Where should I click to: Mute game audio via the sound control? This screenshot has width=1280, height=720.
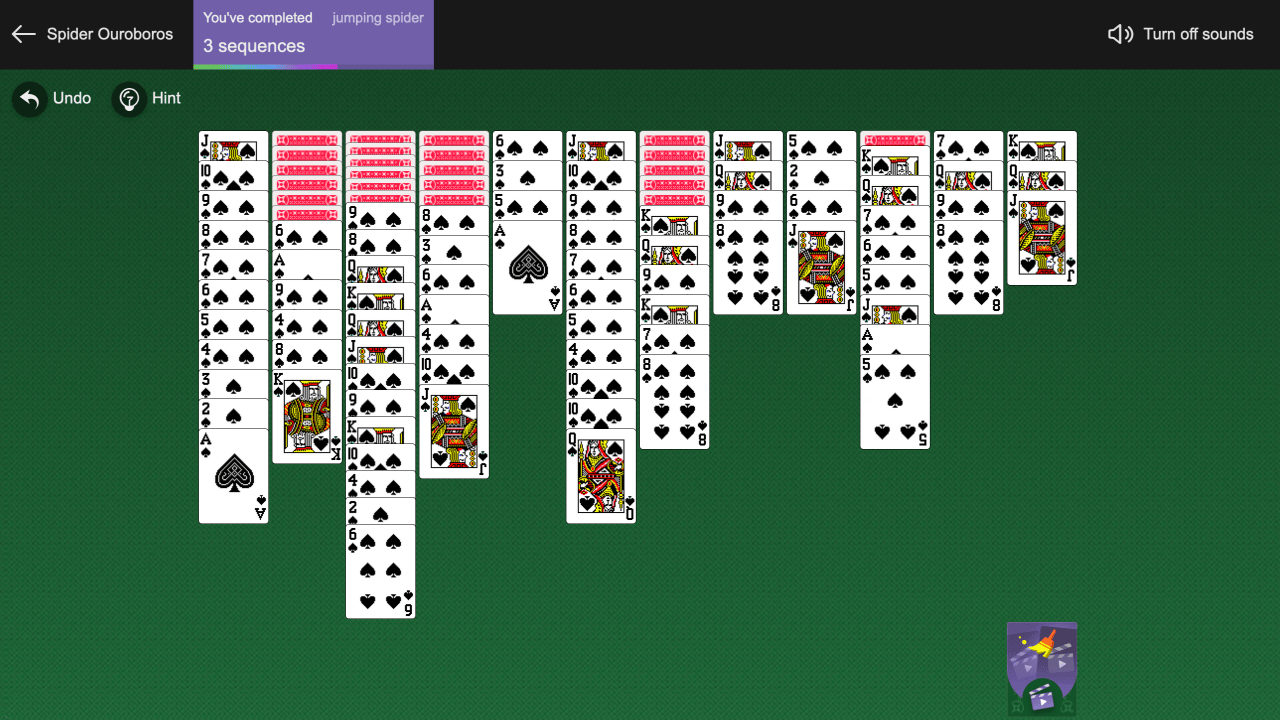(x=1180, y=33)
